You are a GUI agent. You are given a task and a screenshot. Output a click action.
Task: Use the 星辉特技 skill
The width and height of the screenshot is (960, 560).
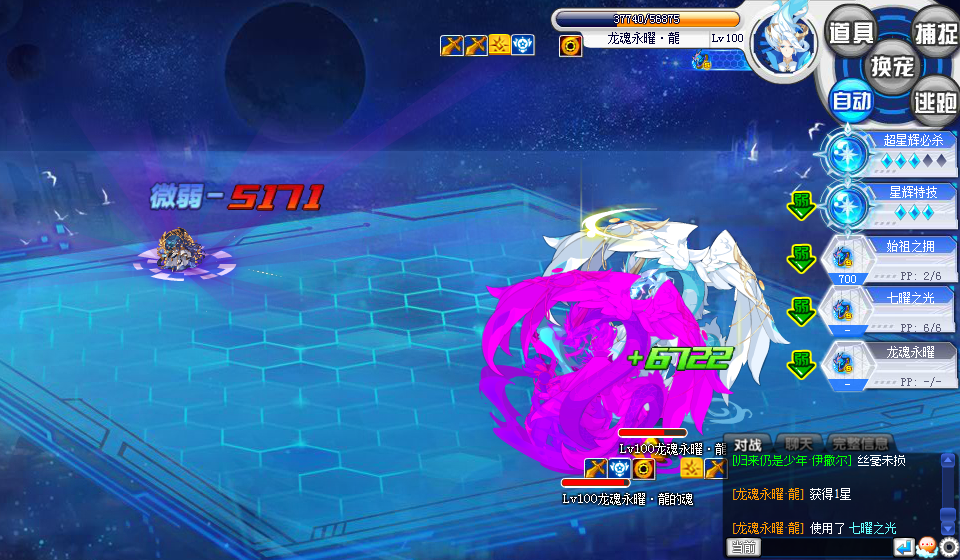[890, 205]
